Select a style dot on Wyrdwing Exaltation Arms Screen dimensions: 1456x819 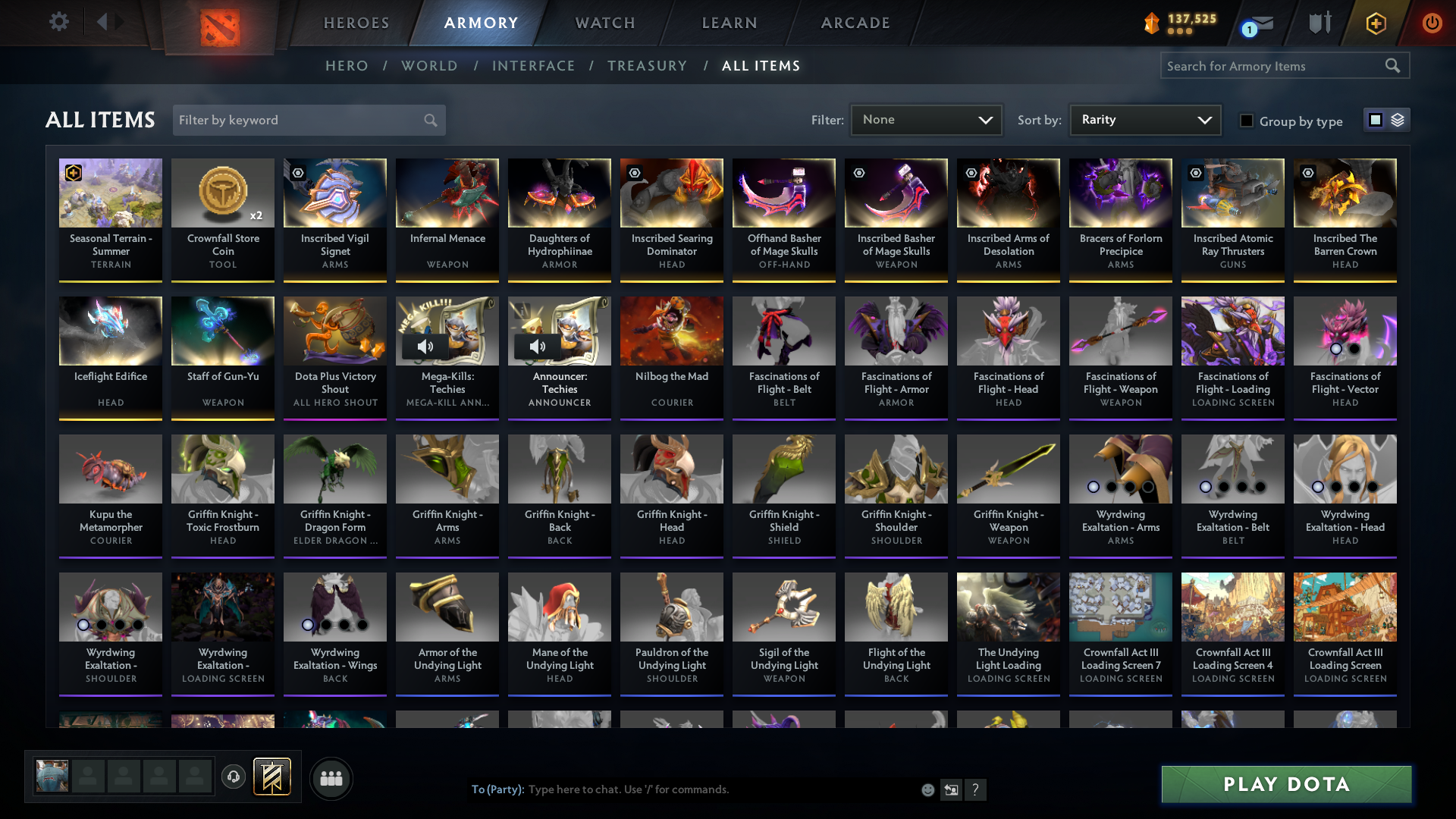tap(1094, 488)
